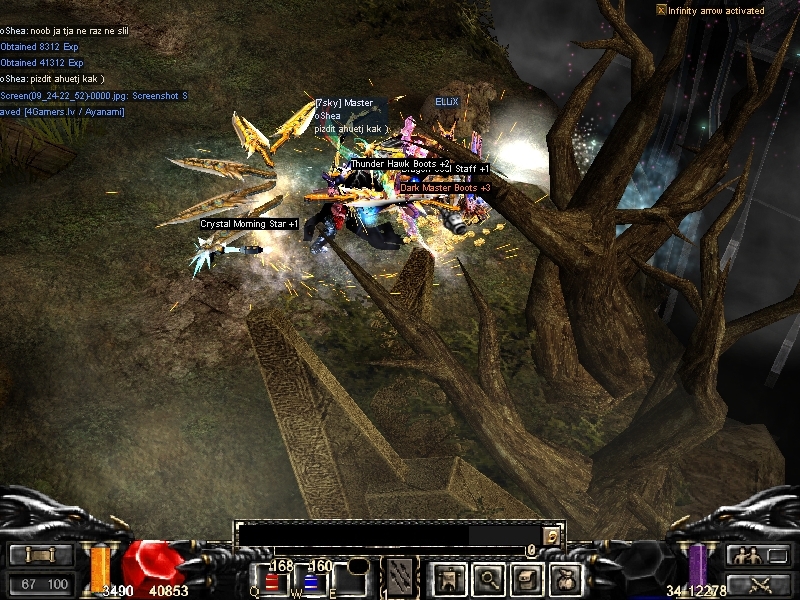
Task: Open the money bag shop button
Action: click(x=567, y=578)
